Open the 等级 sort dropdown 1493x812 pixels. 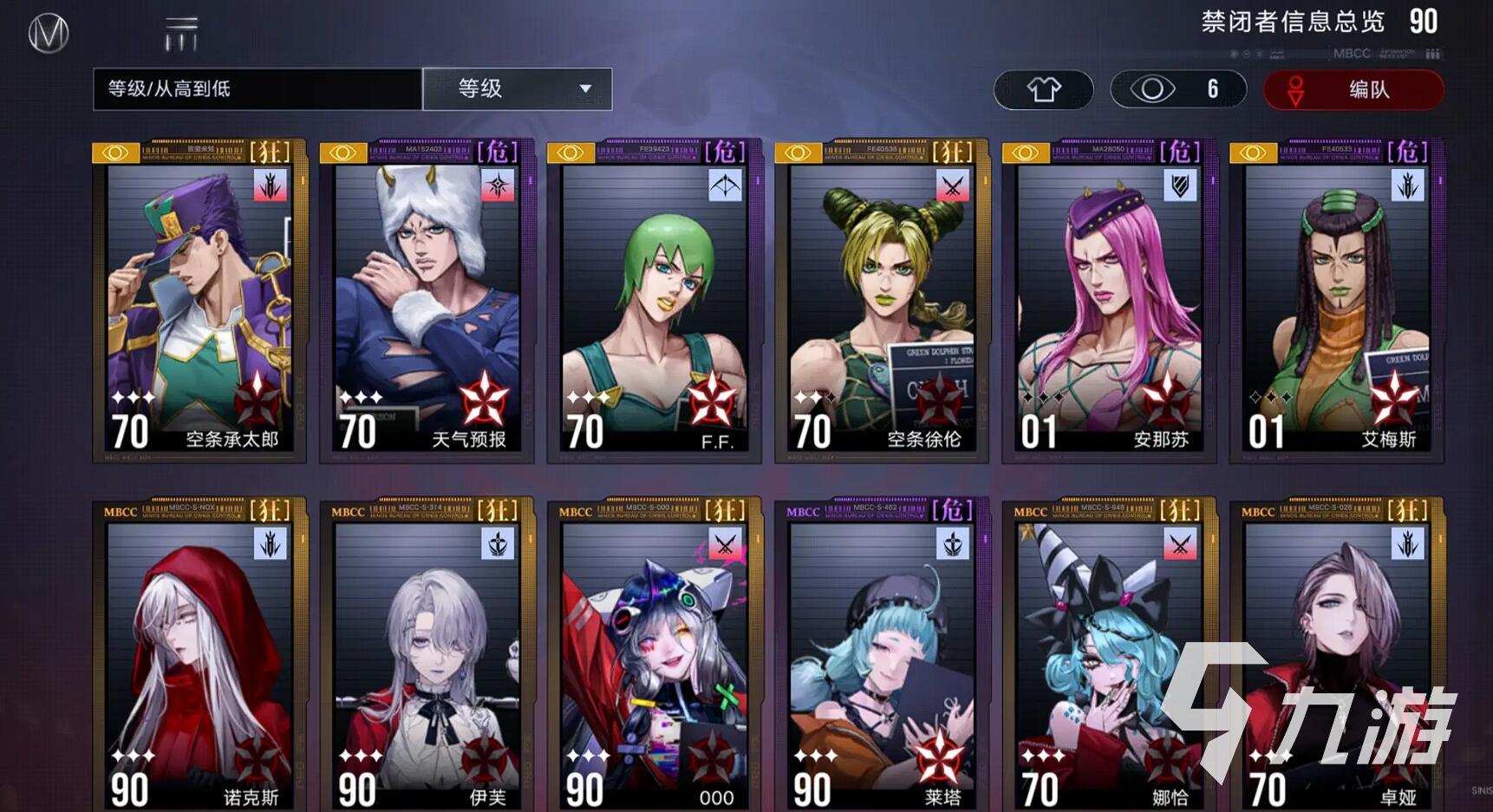point(517,89)
